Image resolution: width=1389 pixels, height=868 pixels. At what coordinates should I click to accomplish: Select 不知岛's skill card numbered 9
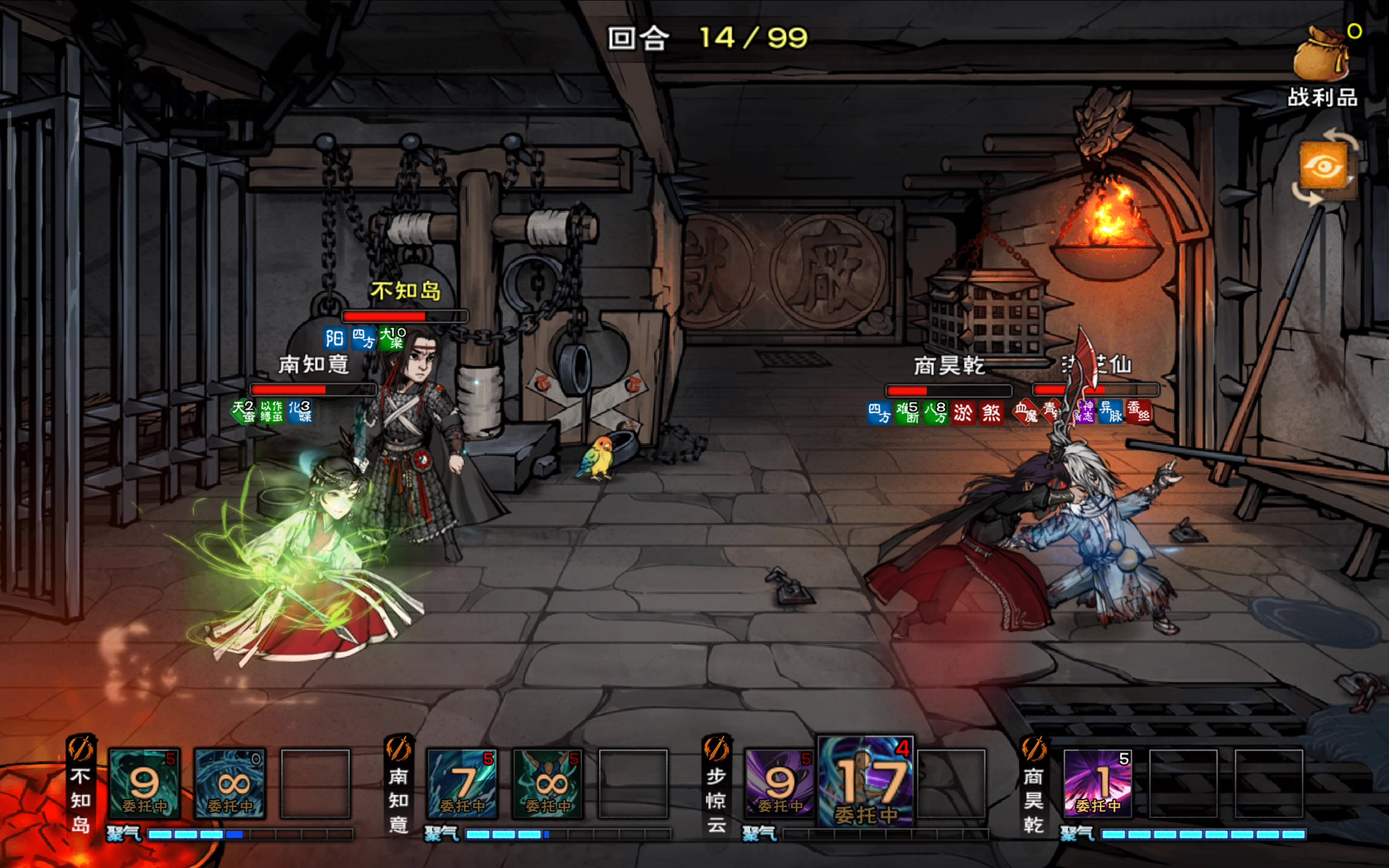tap(144, 783)
